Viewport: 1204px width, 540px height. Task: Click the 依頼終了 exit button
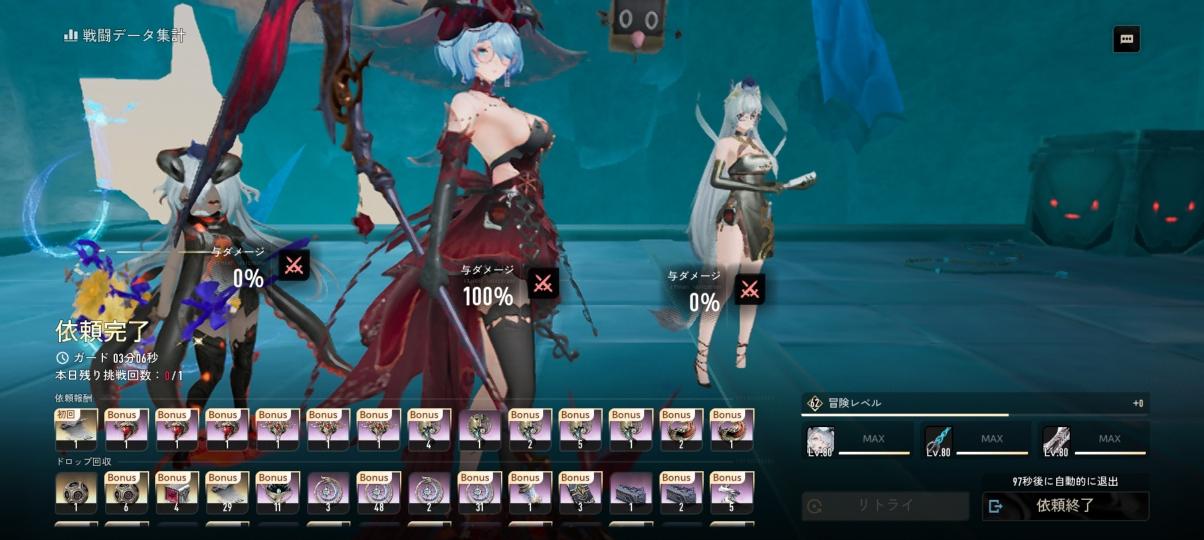1065,506
